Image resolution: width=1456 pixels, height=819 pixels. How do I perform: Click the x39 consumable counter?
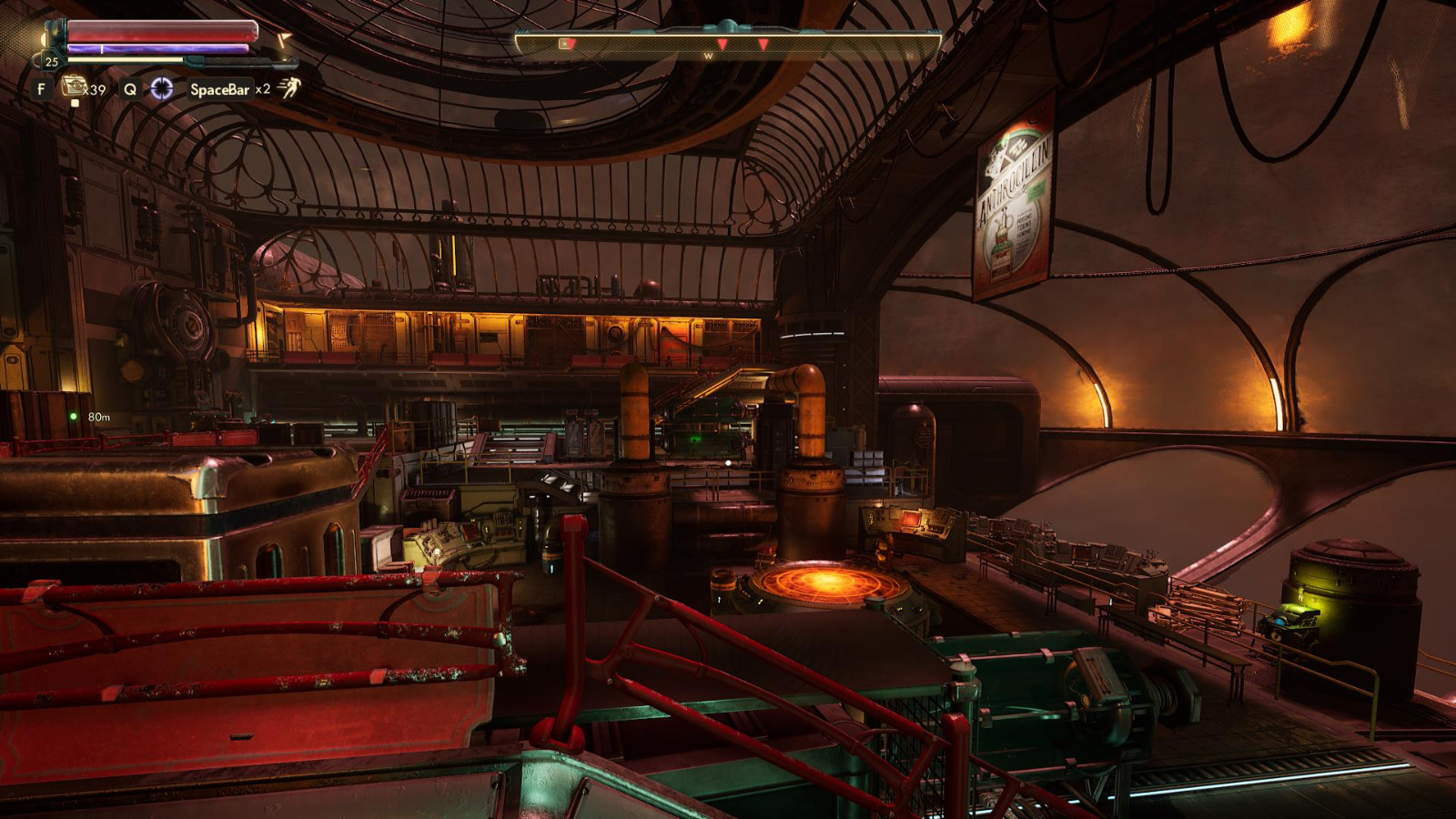tap(95, 88)
